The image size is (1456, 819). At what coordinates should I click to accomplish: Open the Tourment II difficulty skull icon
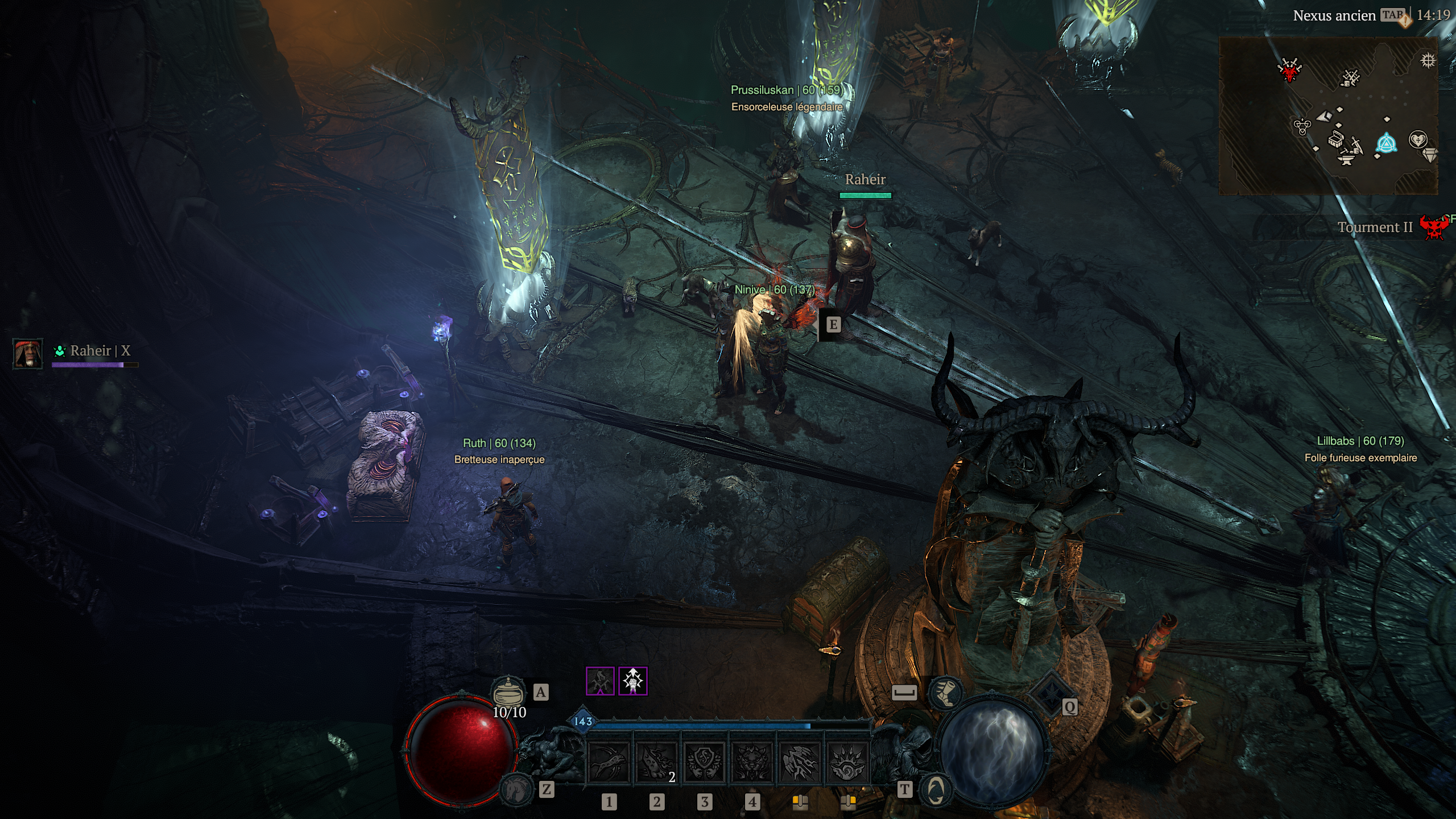tap(1434, 227)
